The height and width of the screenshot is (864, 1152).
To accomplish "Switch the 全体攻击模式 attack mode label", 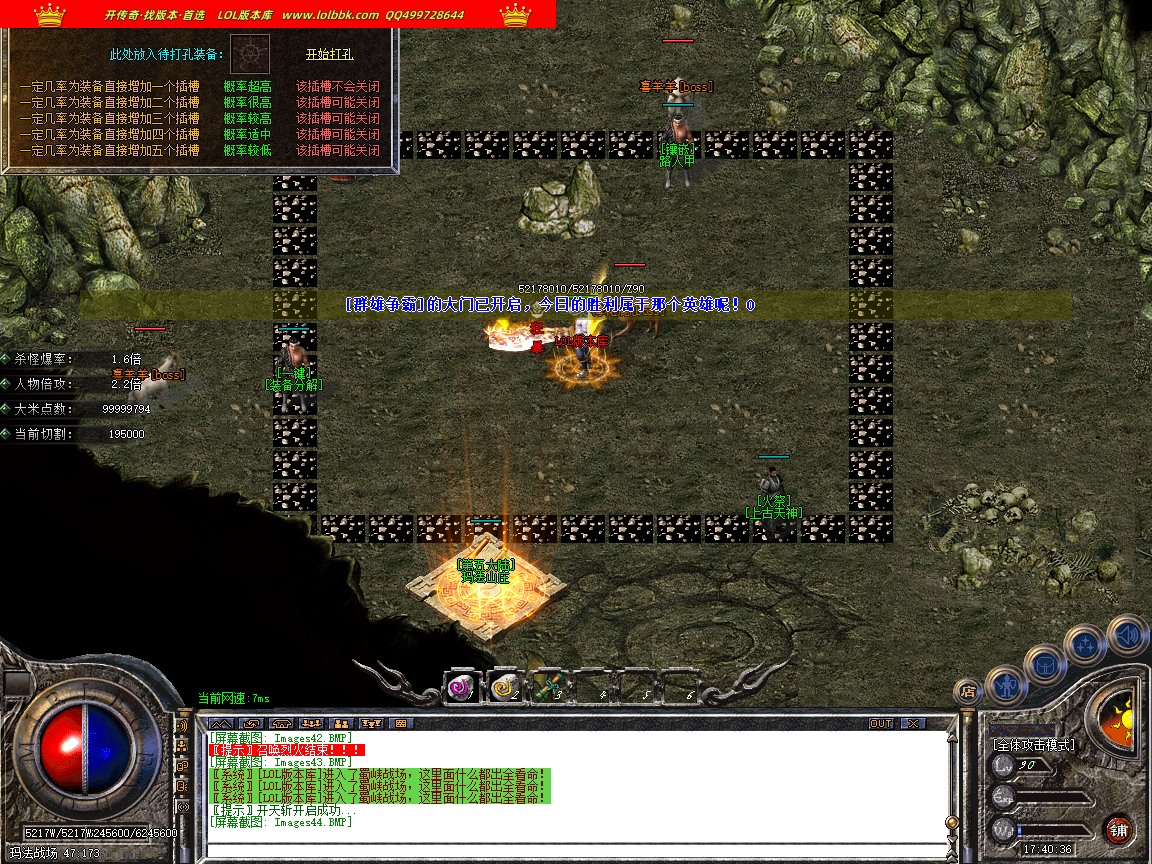I will [x=1033, y=745].
